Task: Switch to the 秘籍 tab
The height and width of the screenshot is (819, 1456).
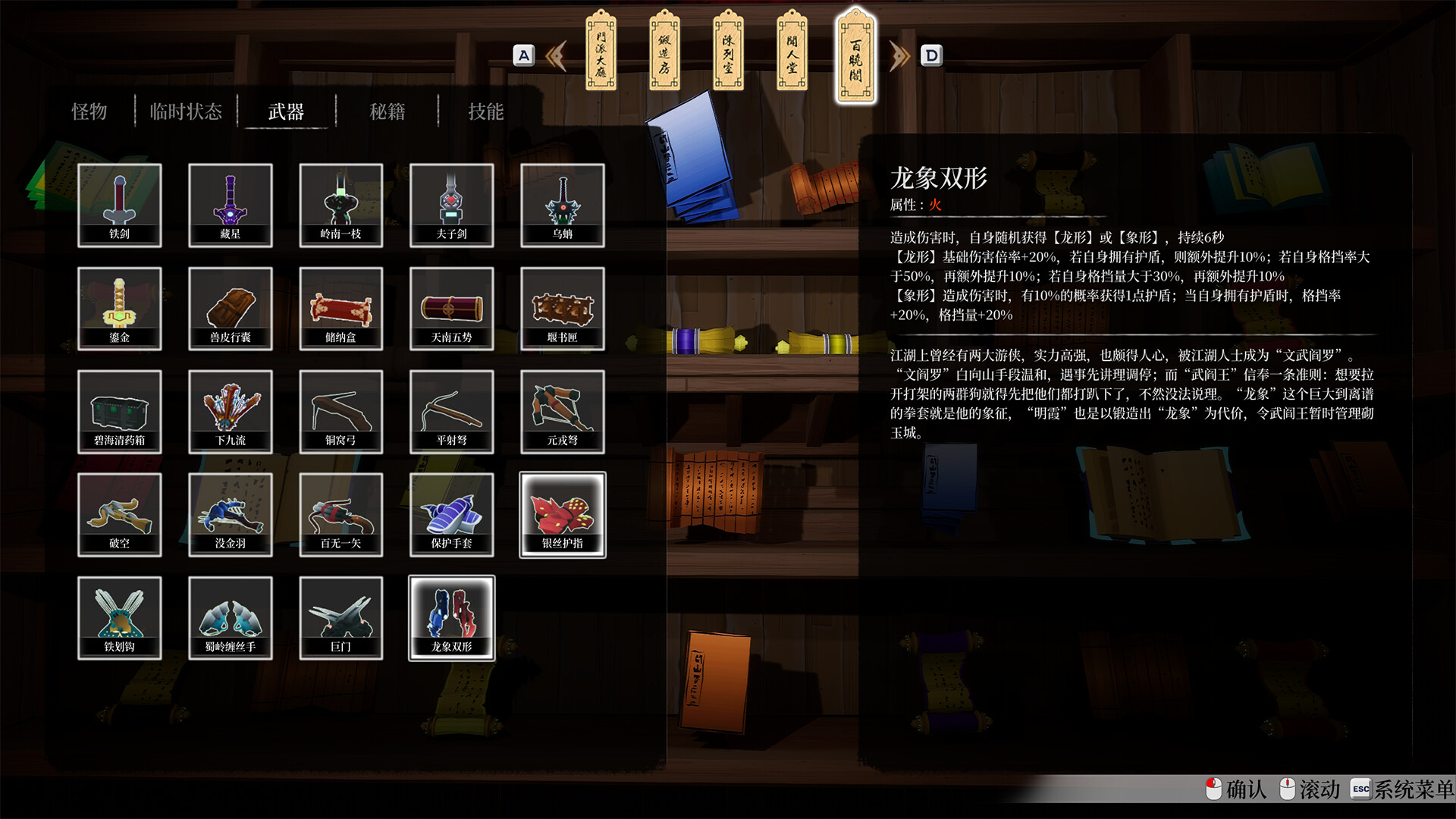Action: pos(385,111)
